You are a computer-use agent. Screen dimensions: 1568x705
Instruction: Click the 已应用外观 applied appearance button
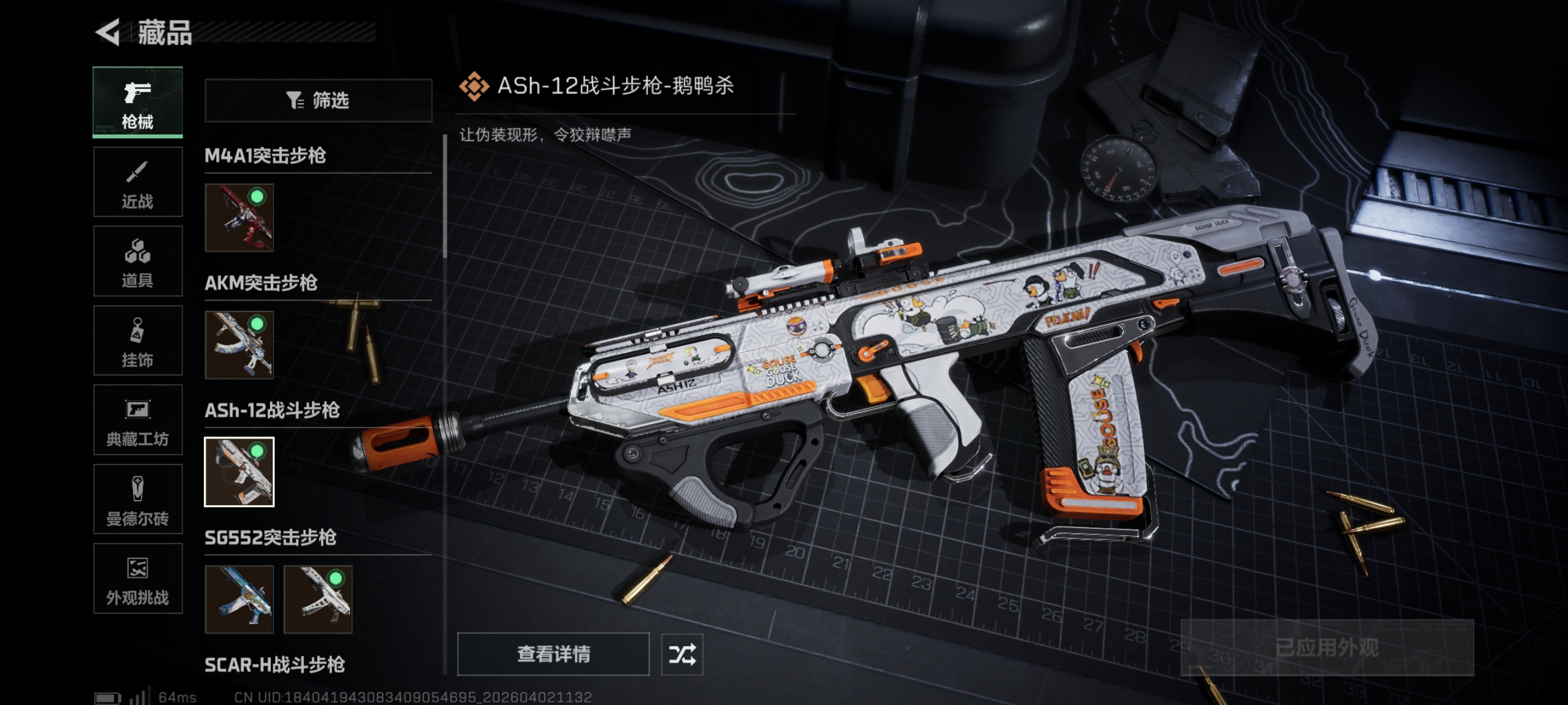pos(1327,647)
